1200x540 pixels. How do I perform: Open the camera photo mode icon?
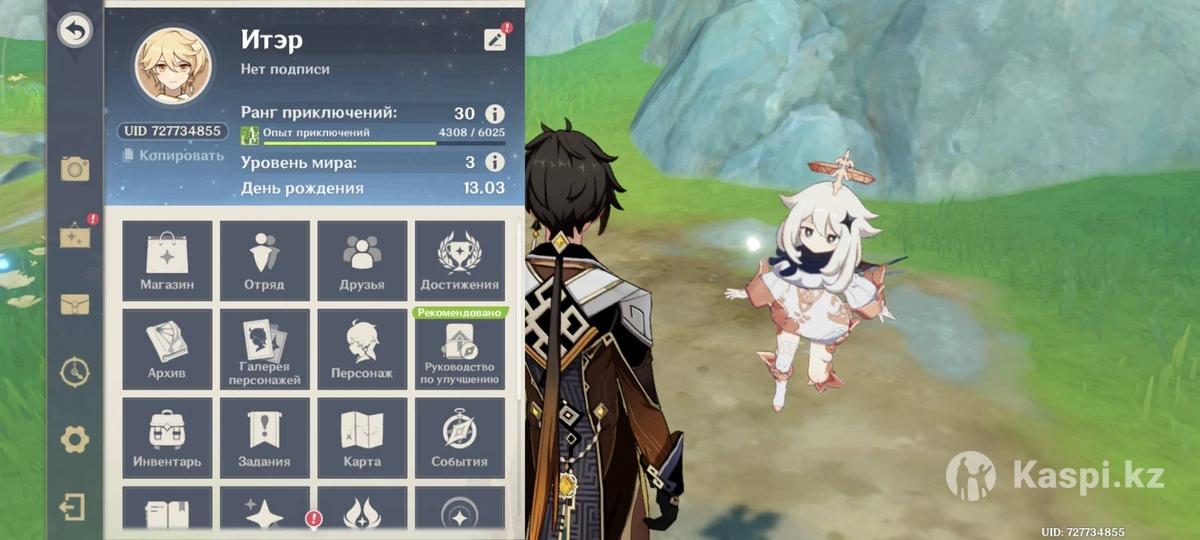75,169
